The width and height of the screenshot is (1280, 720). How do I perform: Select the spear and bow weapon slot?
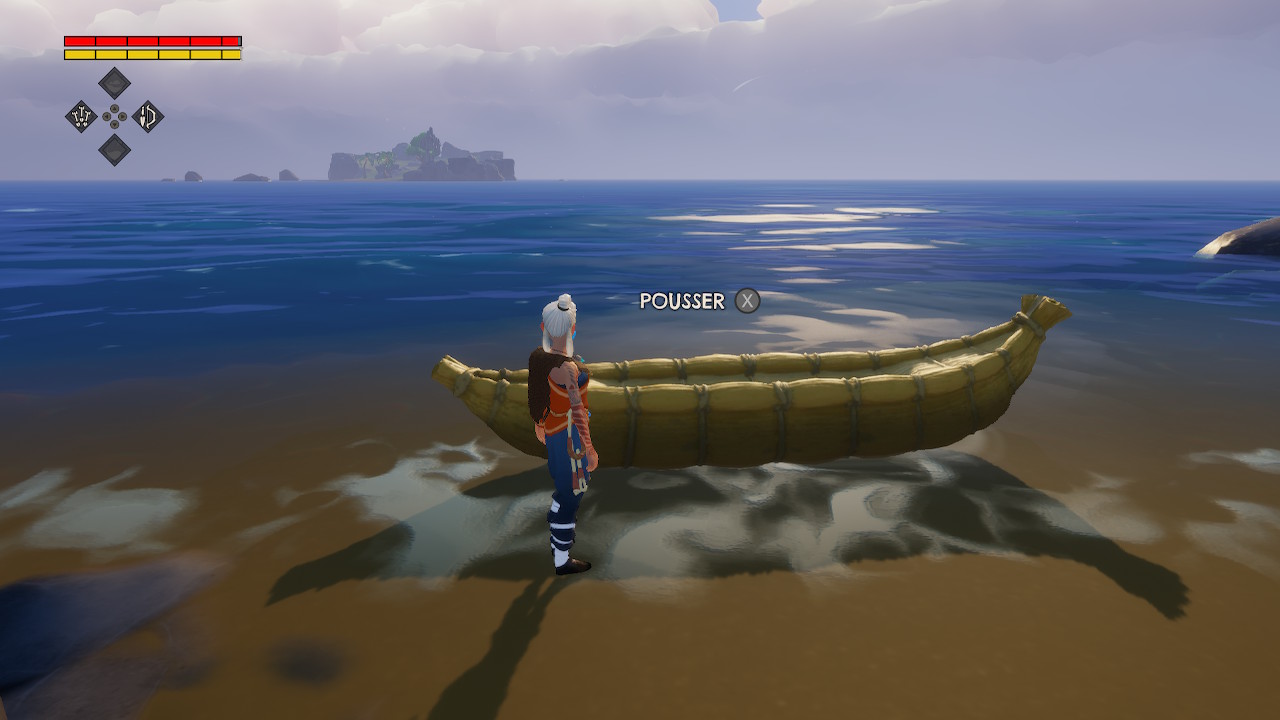pos(148,117)
